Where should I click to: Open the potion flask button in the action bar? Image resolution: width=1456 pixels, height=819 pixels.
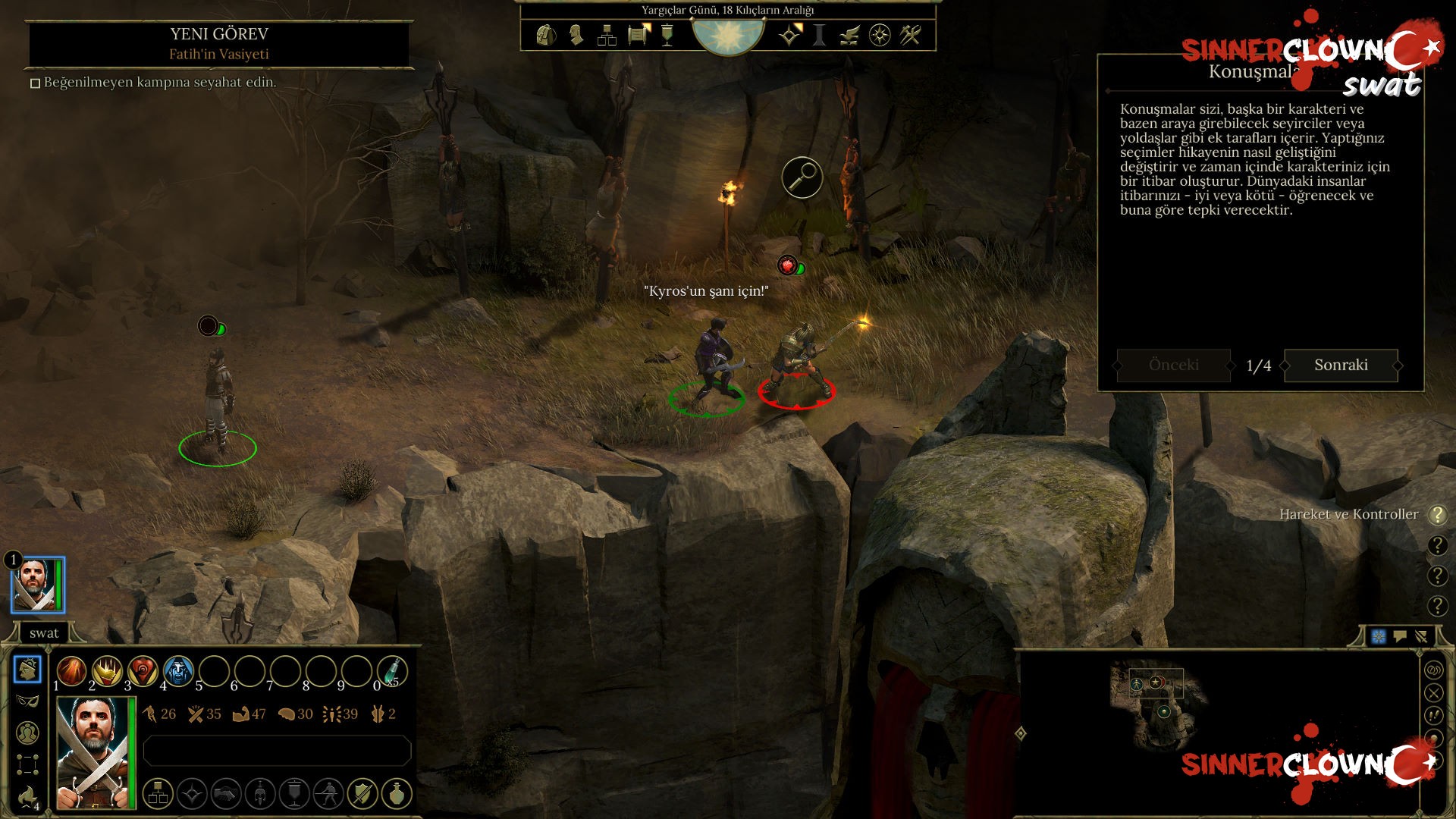click(x=397, y=794)
